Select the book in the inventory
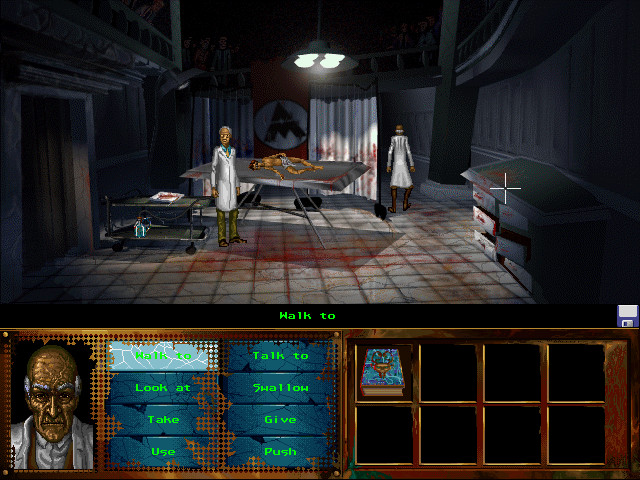Screen dimensions: 640x480 381,372
